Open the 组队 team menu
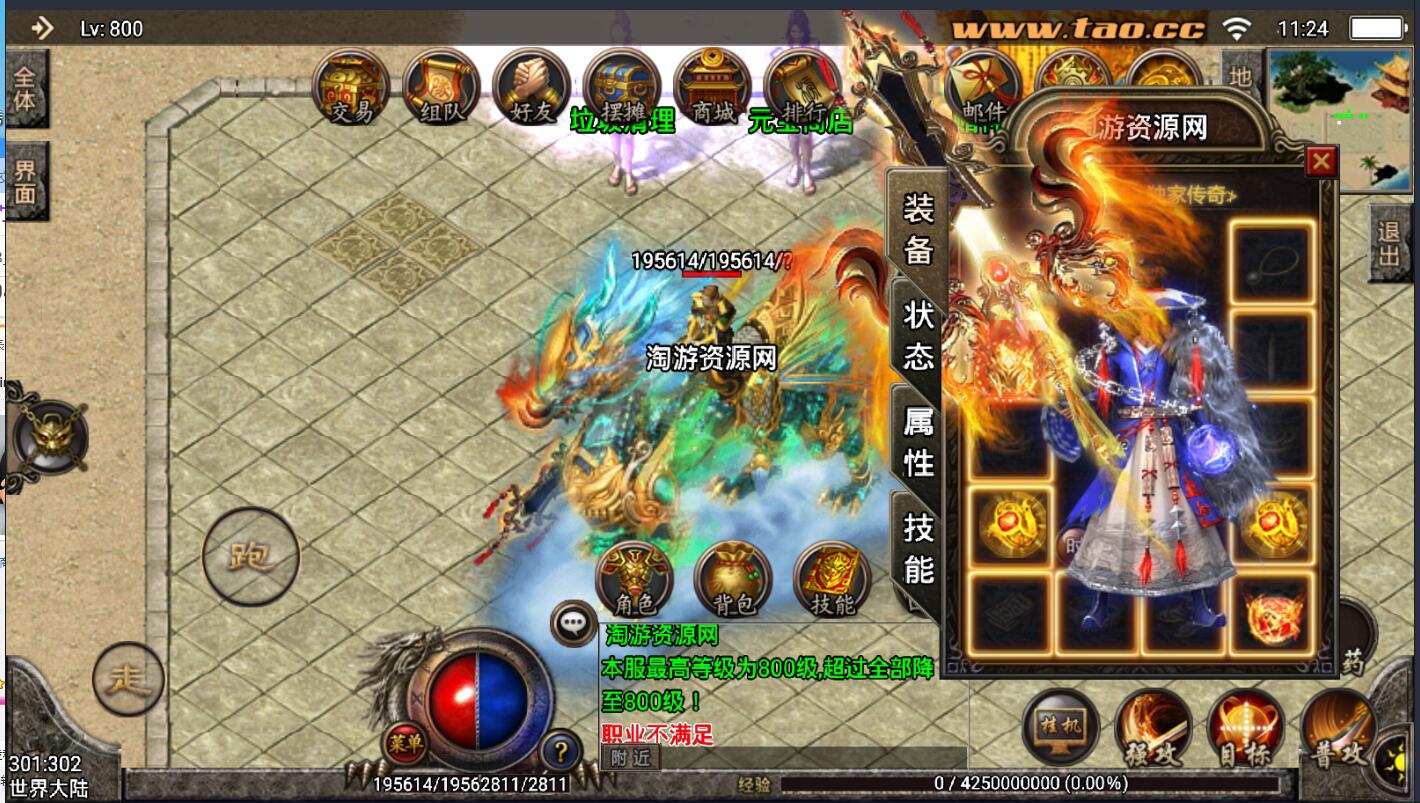The width and height of the screenshot is (1420, 803). 441,88
